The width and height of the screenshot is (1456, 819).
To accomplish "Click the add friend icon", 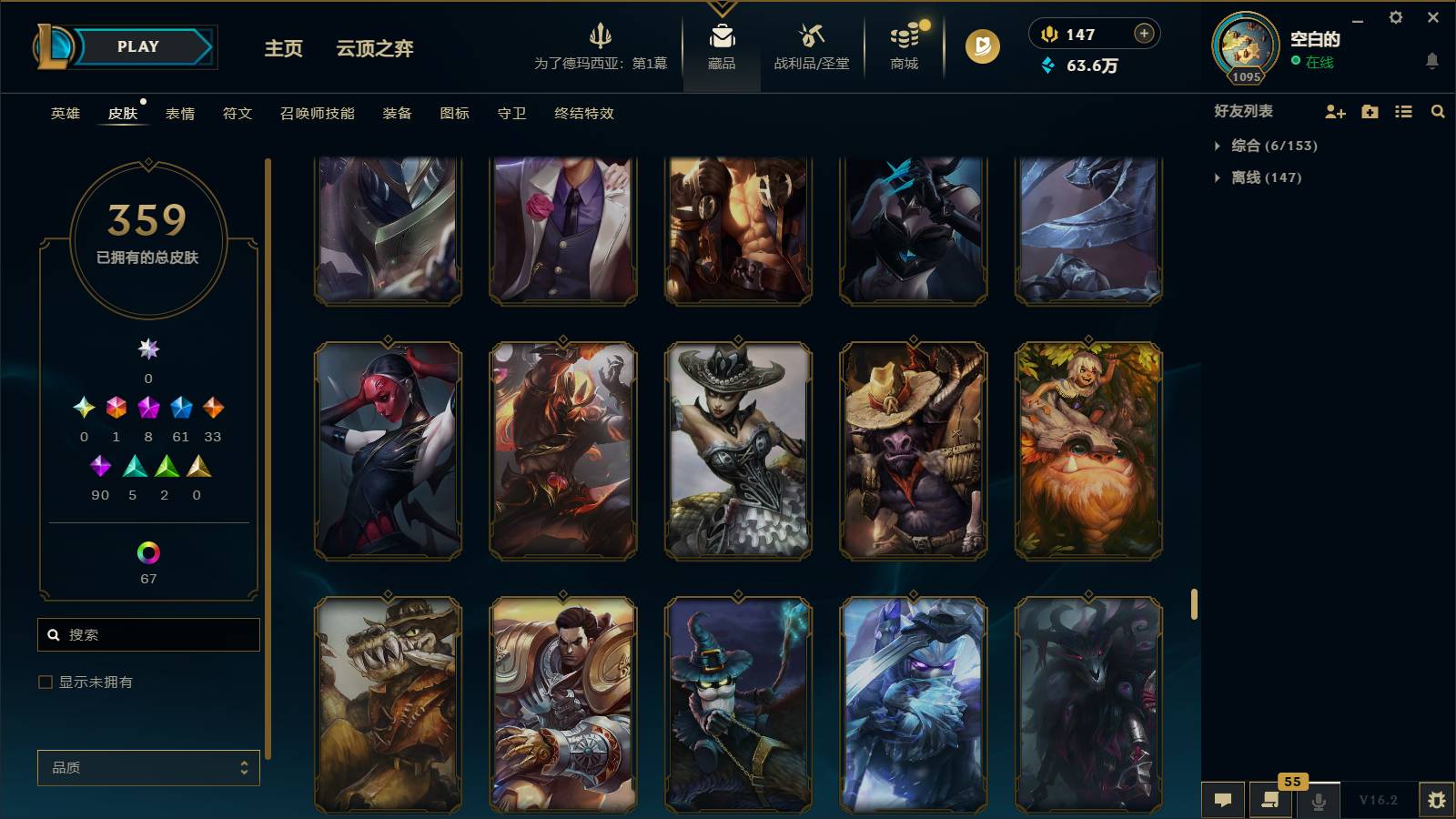I will (x=1335, y=111).
